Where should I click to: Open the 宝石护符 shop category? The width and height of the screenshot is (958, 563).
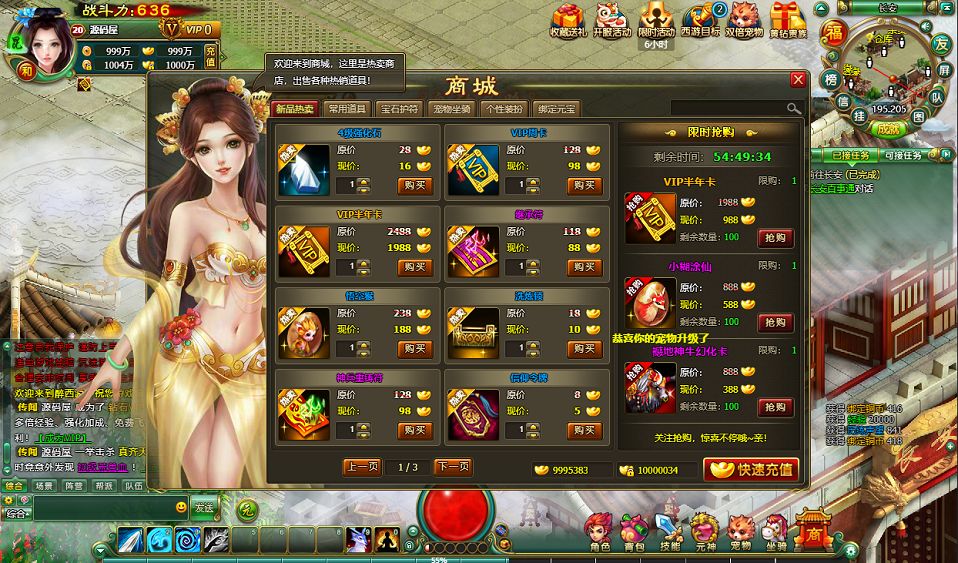(400, 109)
